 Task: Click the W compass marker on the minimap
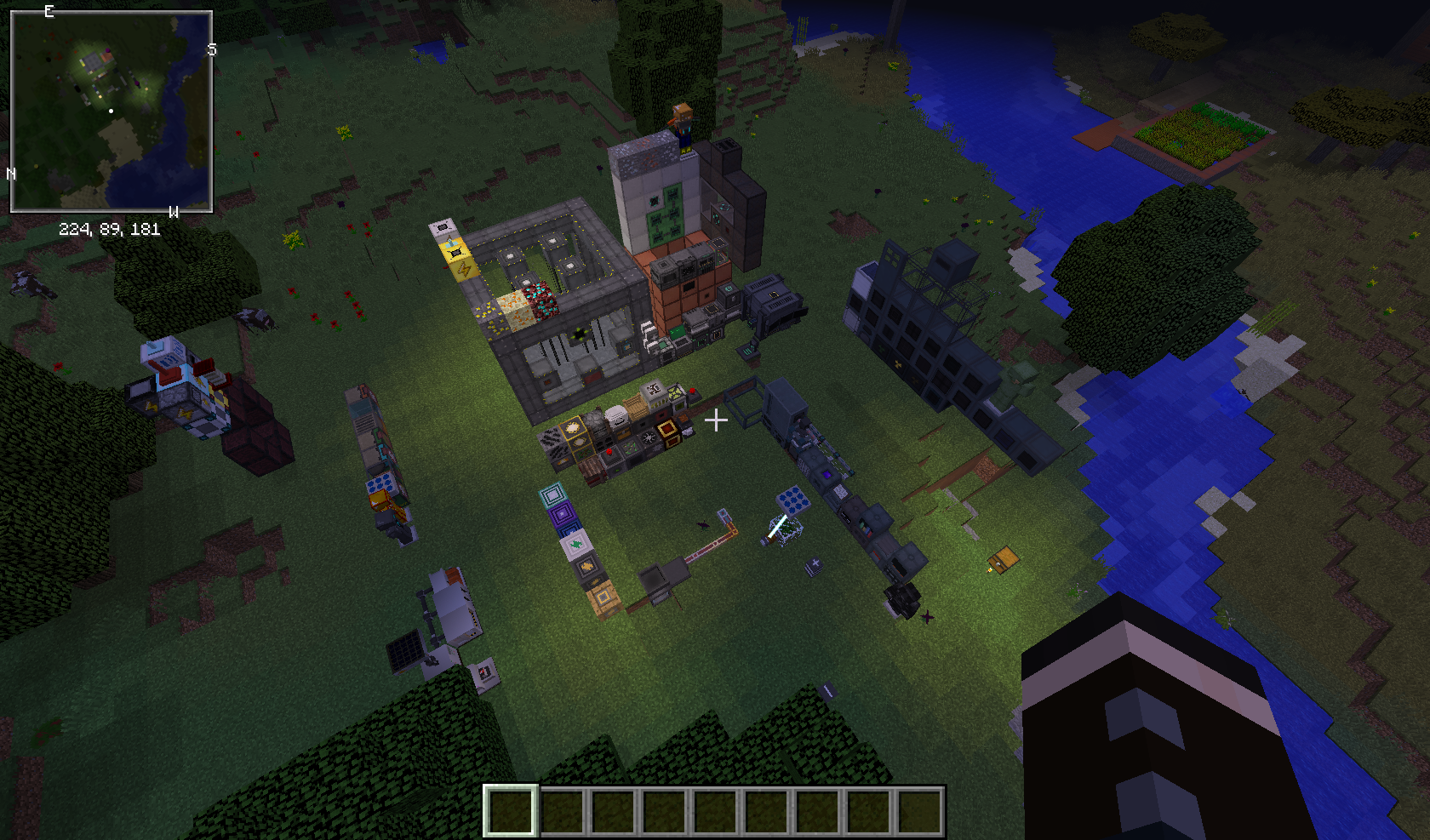(x=174, y=213)
